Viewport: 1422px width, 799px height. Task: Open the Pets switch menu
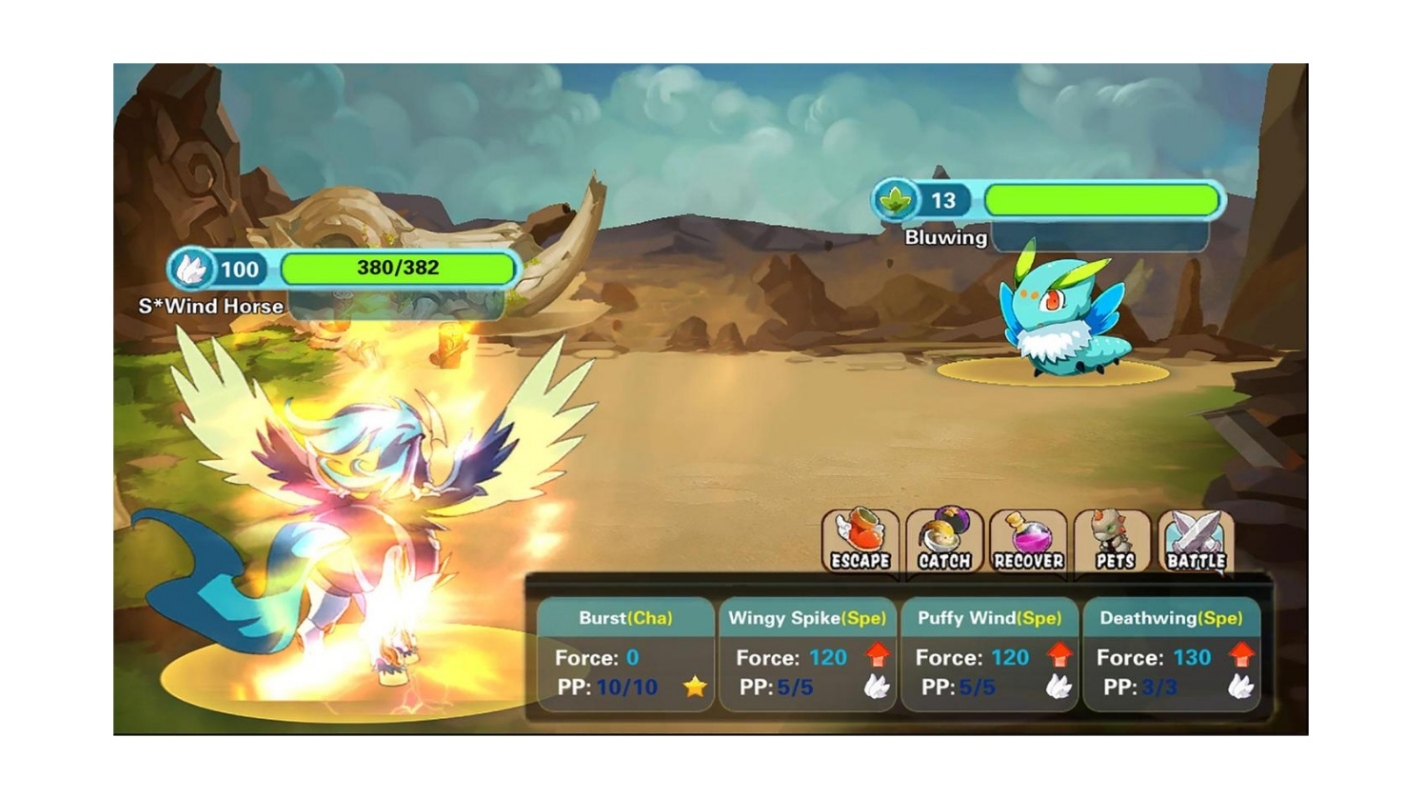click(1113, 543)
